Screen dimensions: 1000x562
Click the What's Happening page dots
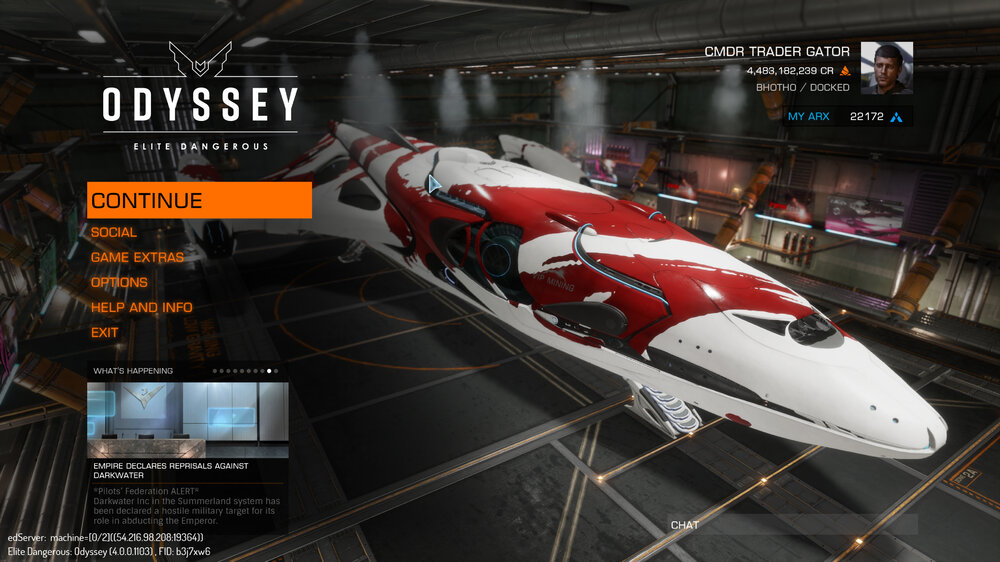click(246, 371)
